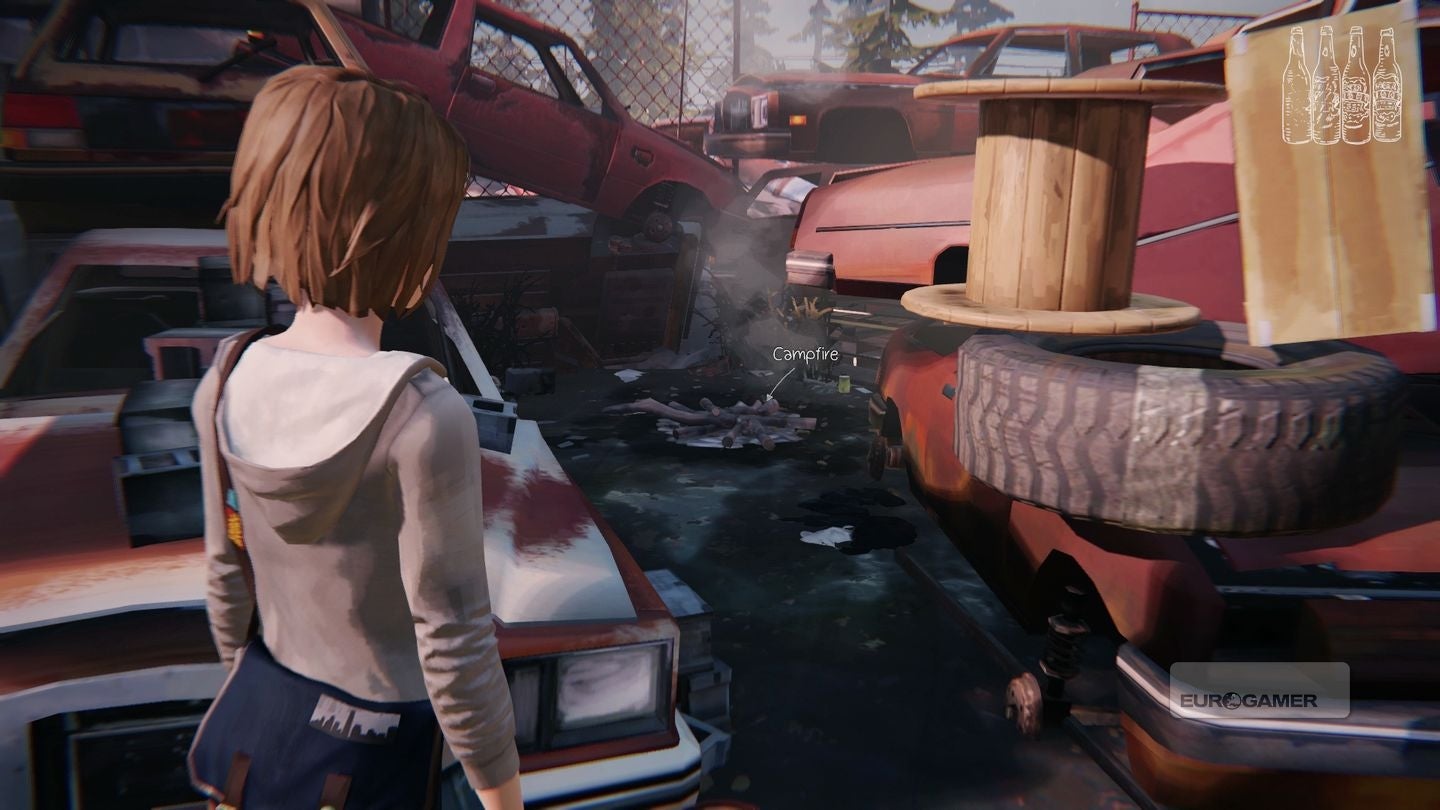
Task: Select the Campfire interaction label
Action: tap(805, 352)
